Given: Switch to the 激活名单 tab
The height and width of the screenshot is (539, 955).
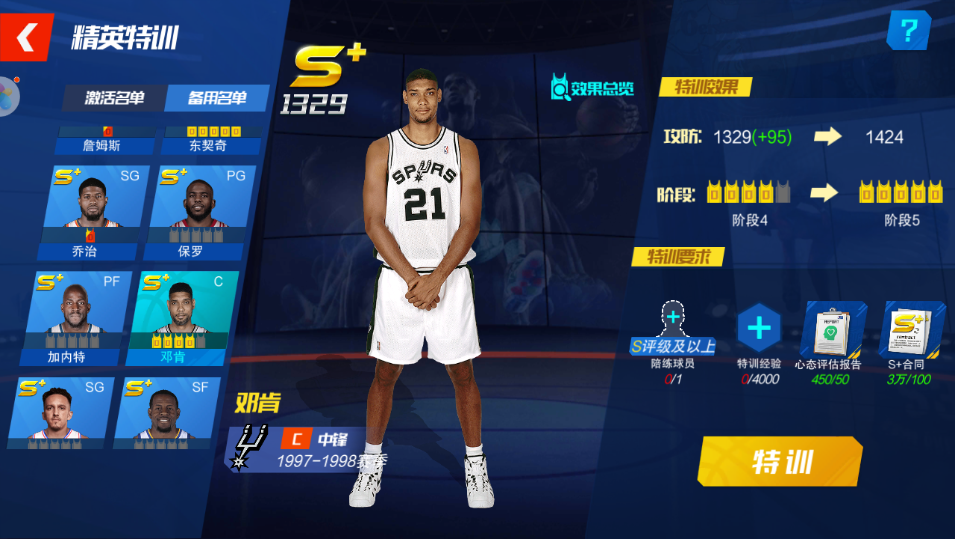Looking at the screenshot, I should click(114, 98).
